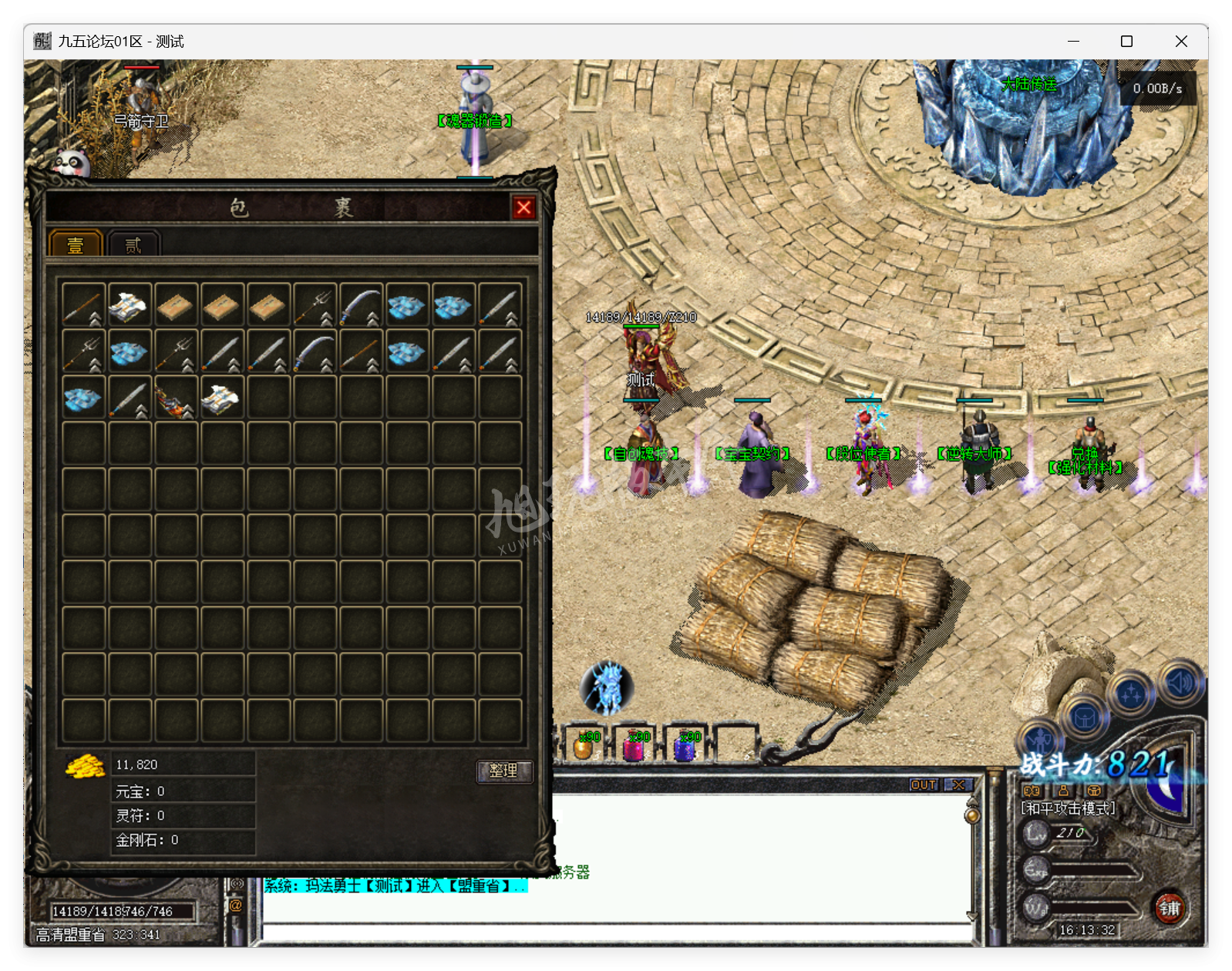Use the yellow potion hotbar slot
Viewport: 1232px width, 971px height.
tap(586, 746)
